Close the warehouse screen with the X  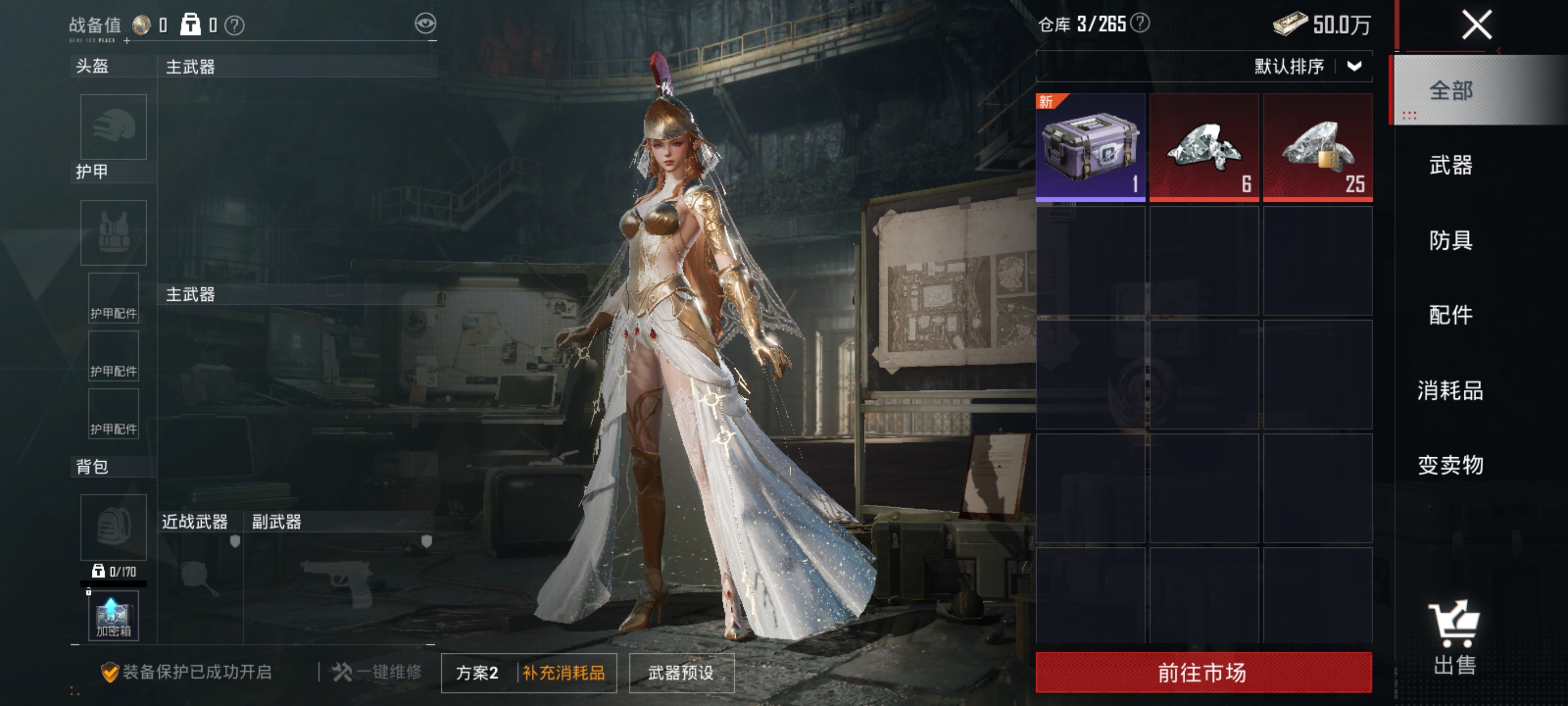click(x=1477, y=25)
